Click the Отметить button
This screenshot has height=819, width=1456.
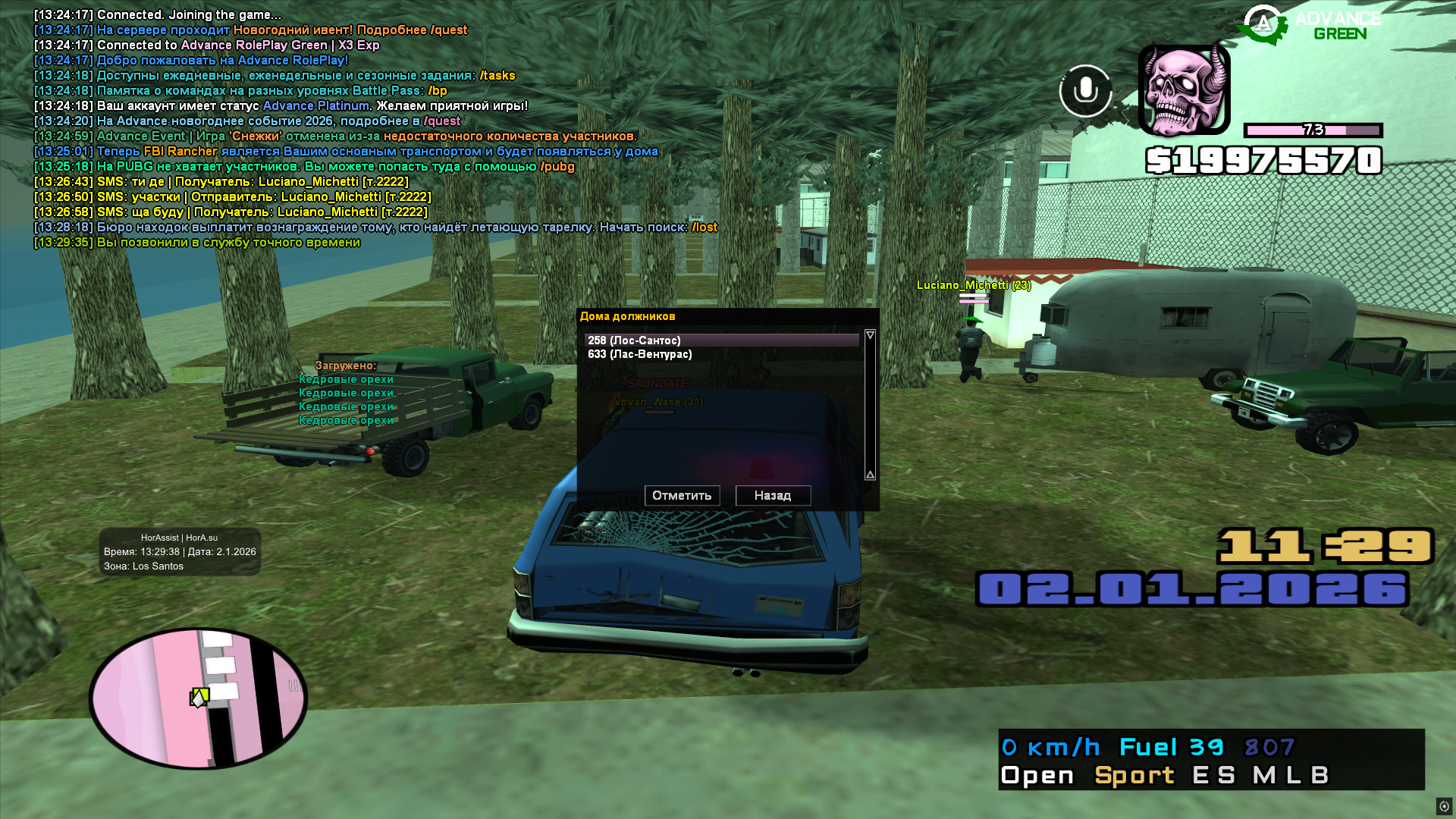[x=682, y=495]
